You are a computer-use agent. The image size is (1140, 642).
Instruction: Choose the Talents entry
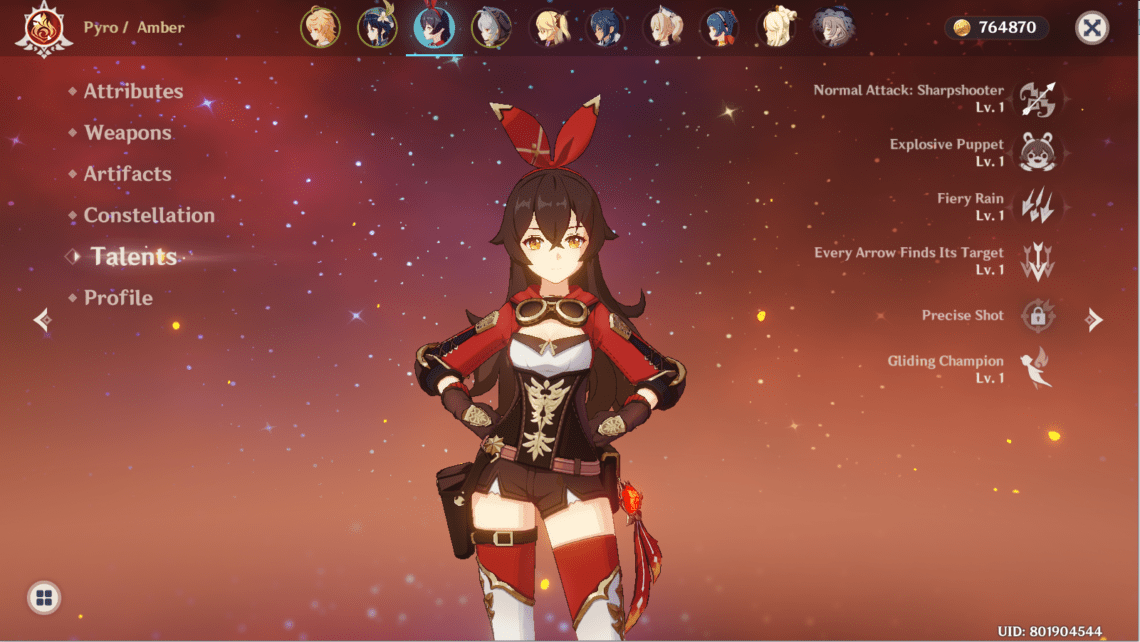point(133,257)
